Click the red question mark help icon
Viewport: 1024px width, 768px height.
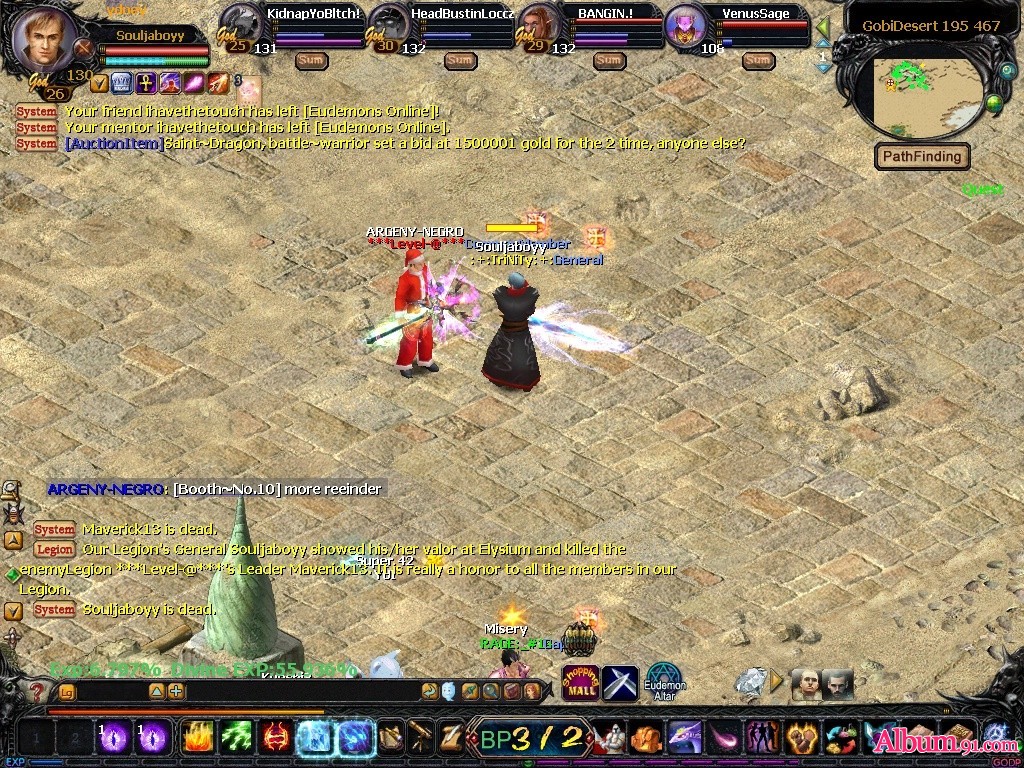click(37, 691)
